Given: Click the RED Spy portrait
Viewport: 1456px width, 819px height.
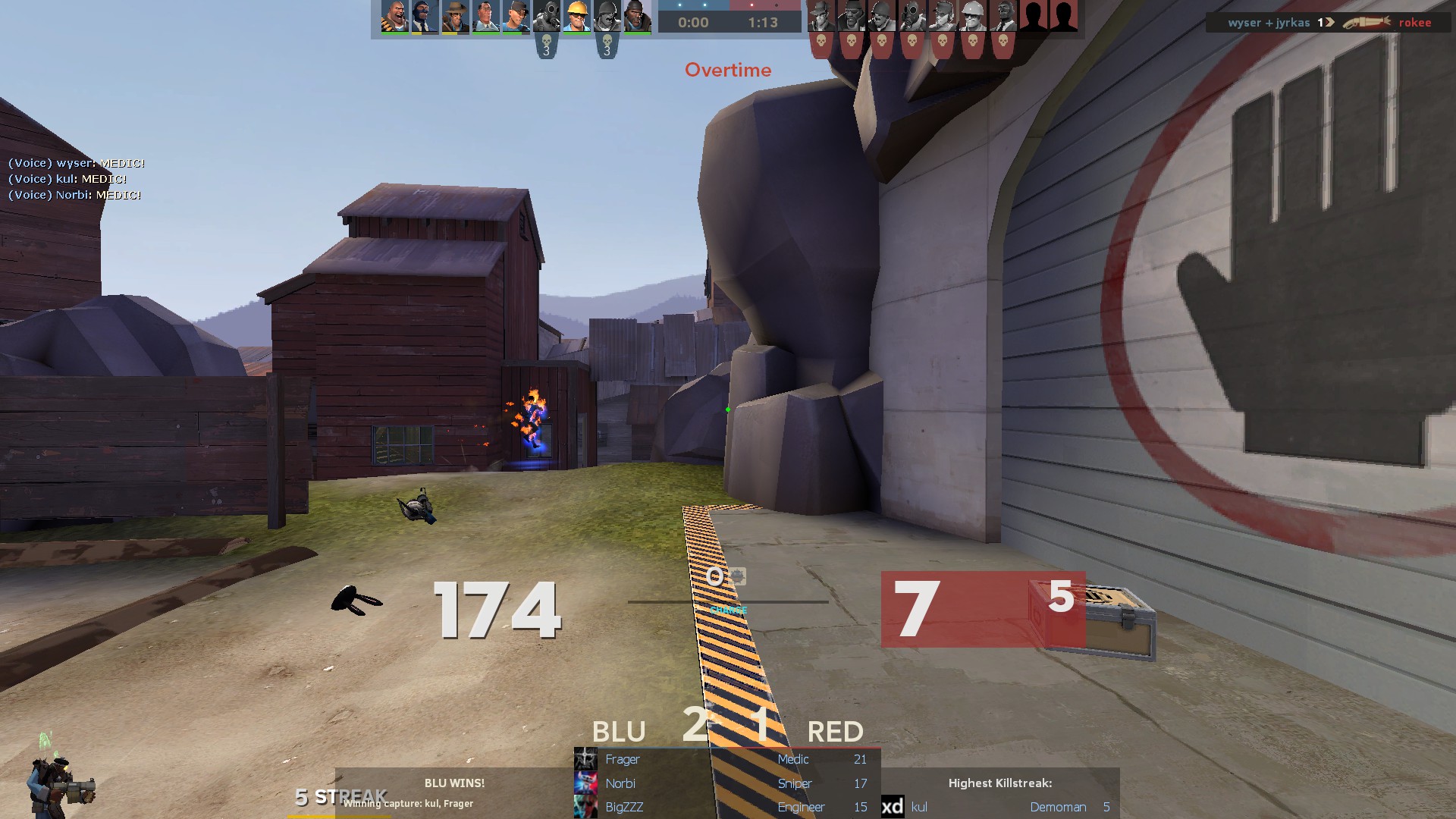Looking at the screenshot, I should click(1003, 17).
